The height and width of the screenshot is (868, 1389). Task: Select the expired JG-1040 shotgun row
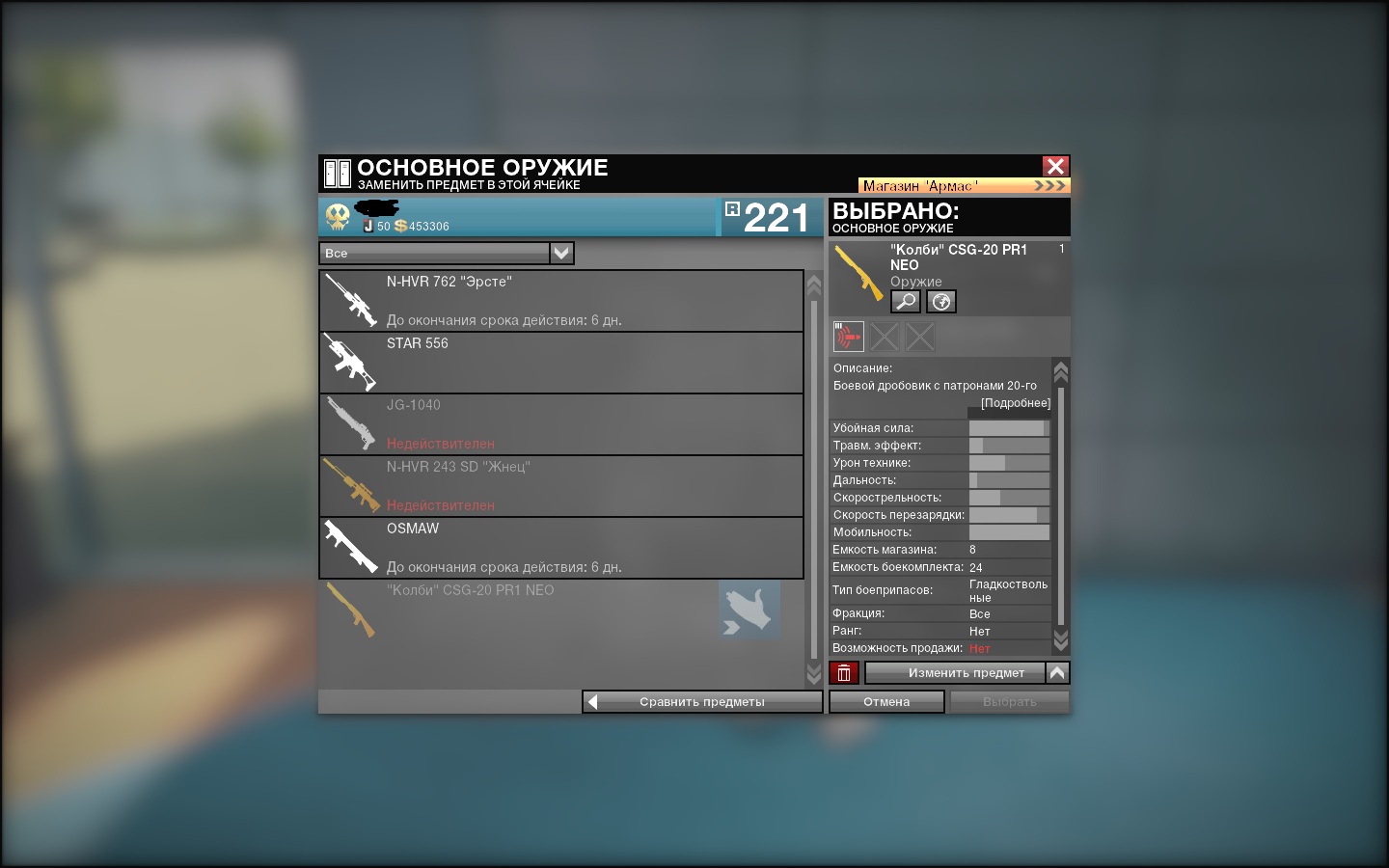coord(561,424)
